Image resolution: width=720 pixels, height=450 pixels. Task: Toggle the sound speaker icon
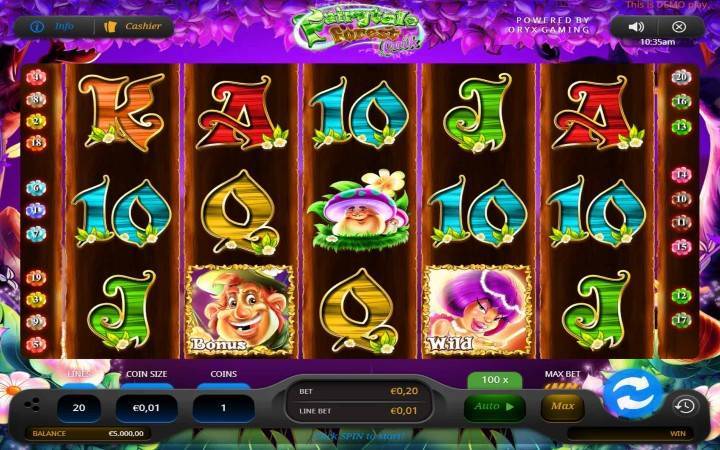click(636, 27)
